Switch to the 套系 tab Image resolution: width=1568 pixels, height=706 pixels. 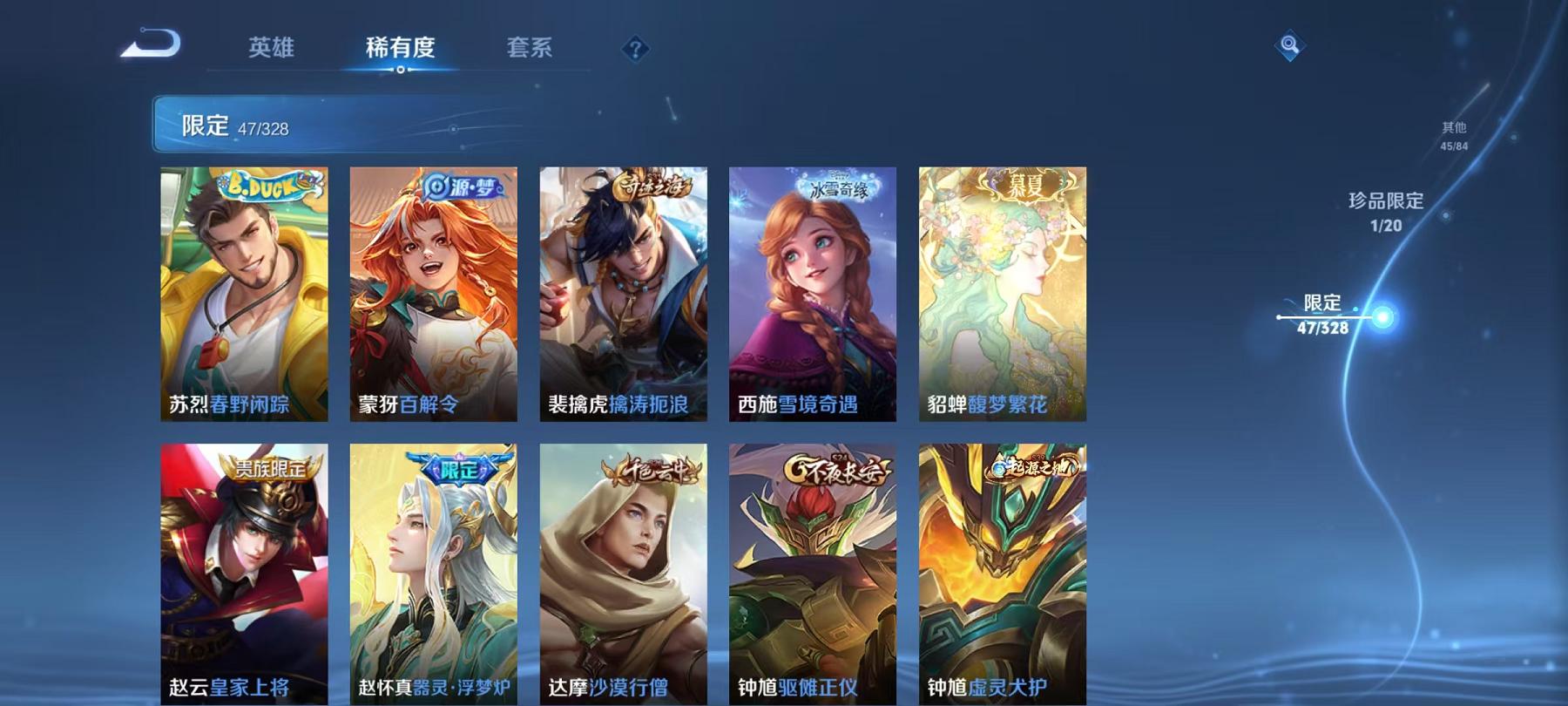[531, 49]
